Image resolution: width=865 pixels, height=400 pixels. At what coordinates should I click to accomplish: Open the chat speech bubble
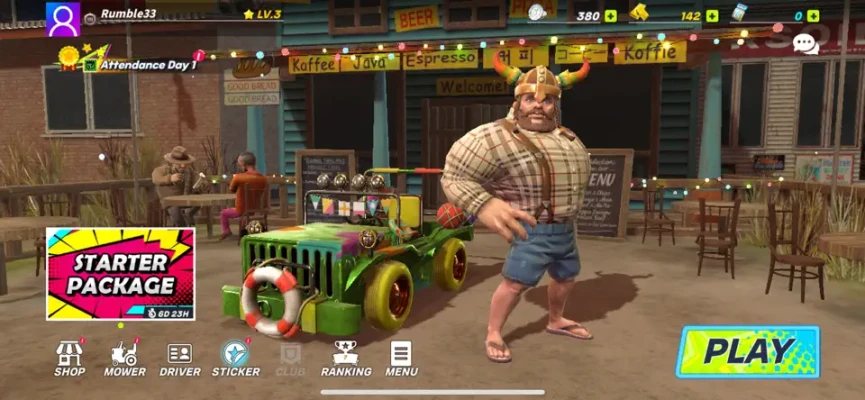(805, 43)
